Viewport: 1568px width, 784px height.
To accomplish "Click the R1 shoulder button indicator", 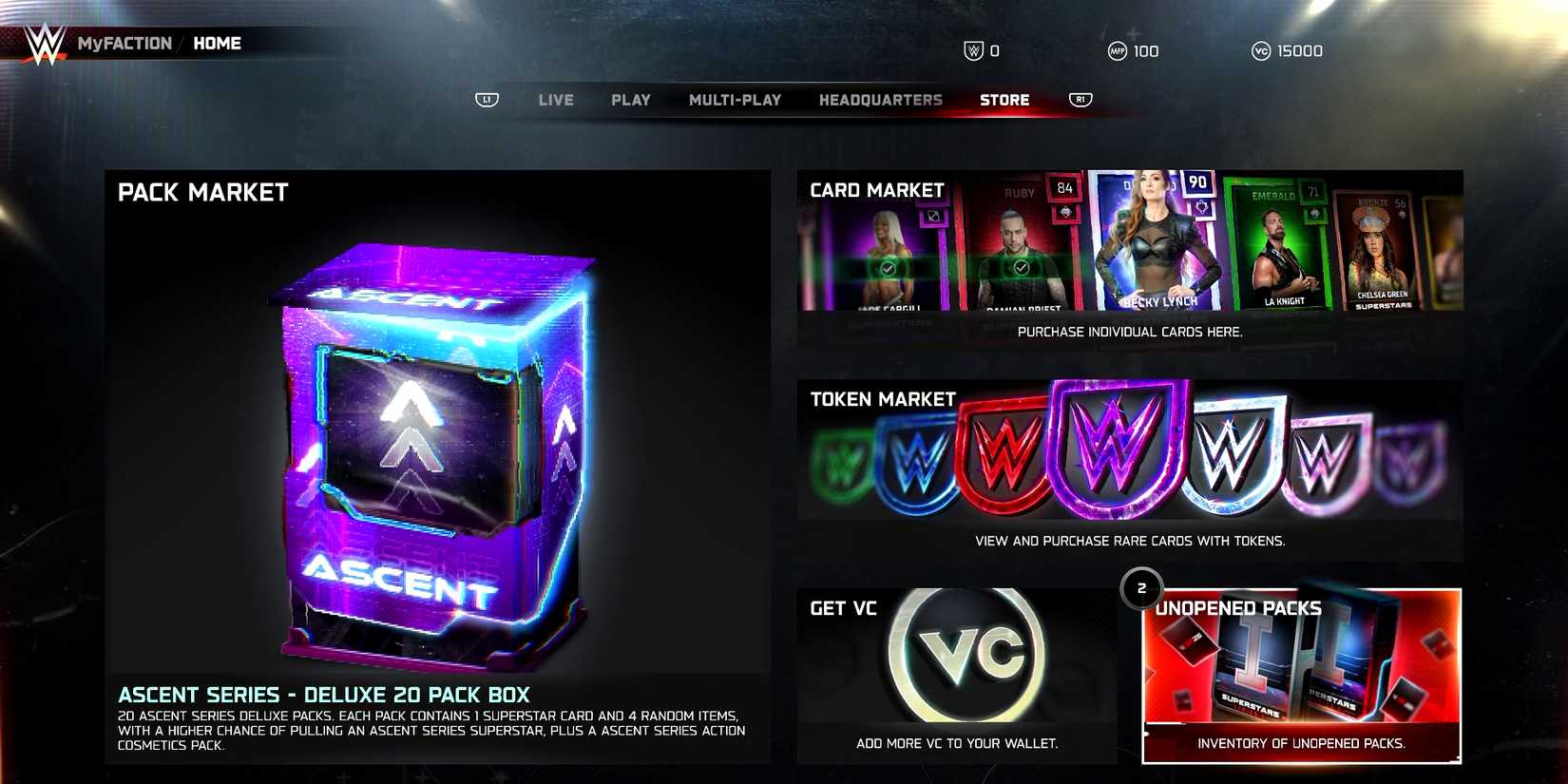I will click(1079, 99).
